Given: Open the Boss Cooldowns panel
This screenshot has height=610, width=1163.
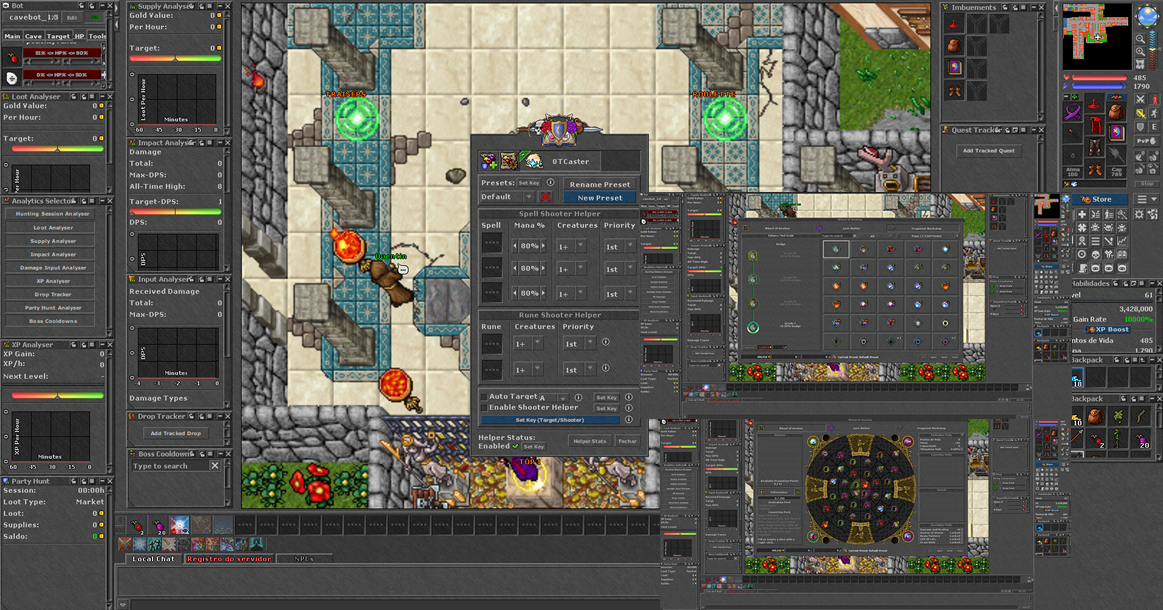Looking at the screenshot, I should pyautogui.click(x=53, y=321).
